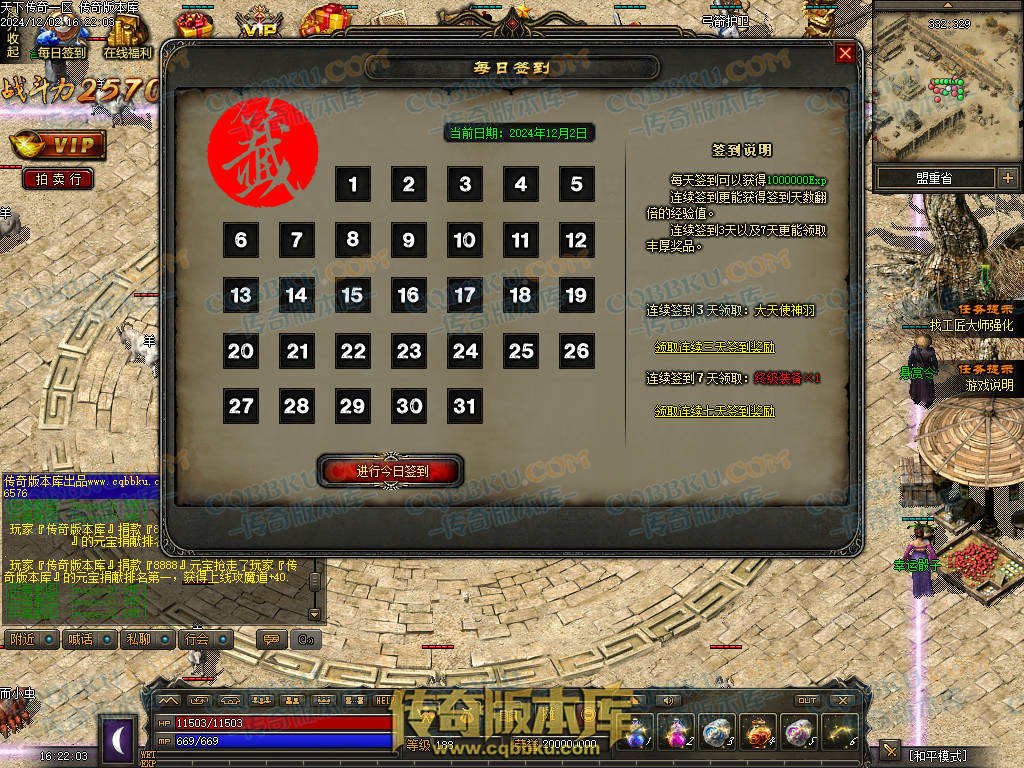The width and height of the screenshot is (1024, 768).
Task: Click the minimap
Action: (945, 85)
